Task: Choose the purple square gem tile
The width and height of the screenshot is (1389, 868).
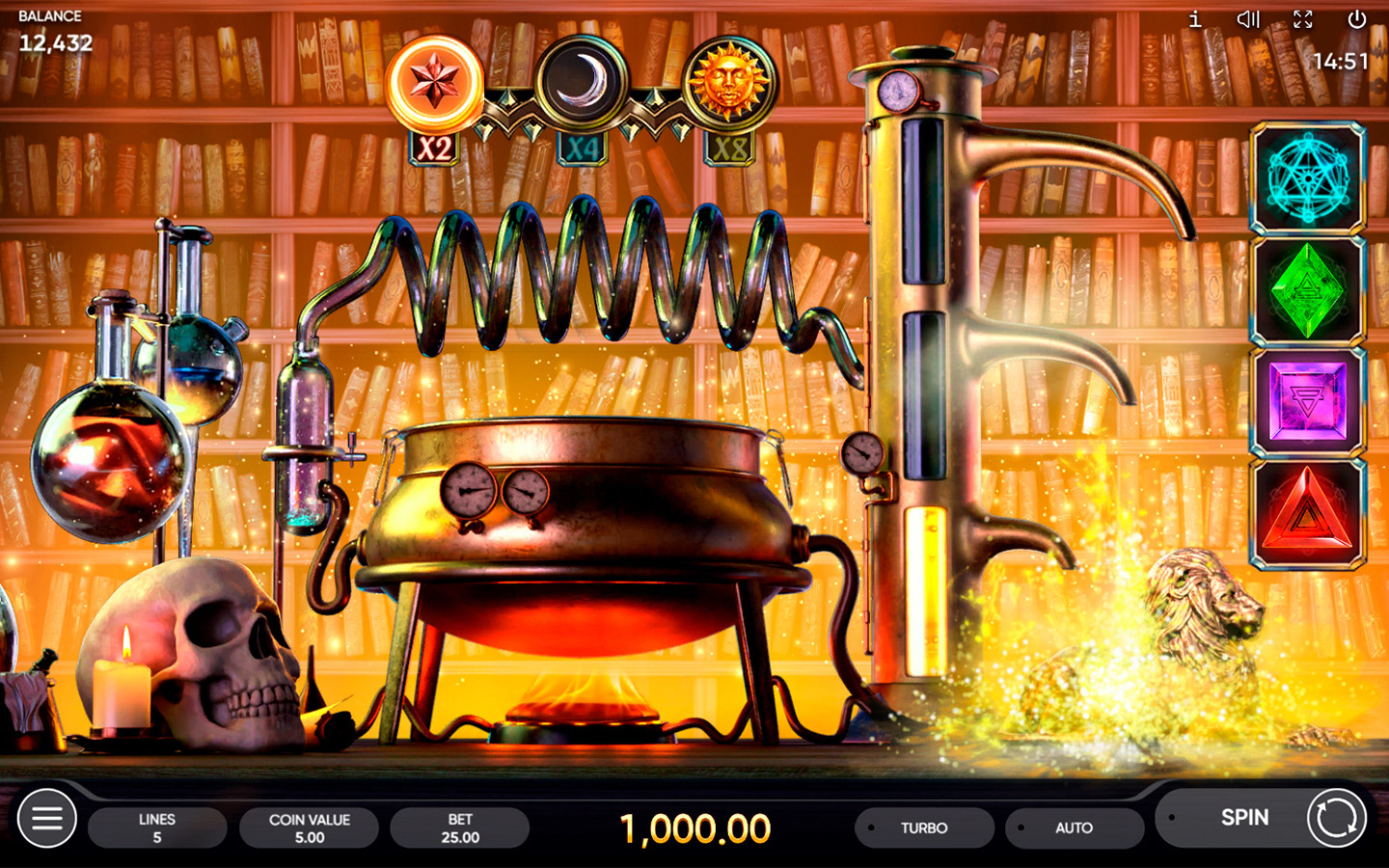Action: 1308,401
